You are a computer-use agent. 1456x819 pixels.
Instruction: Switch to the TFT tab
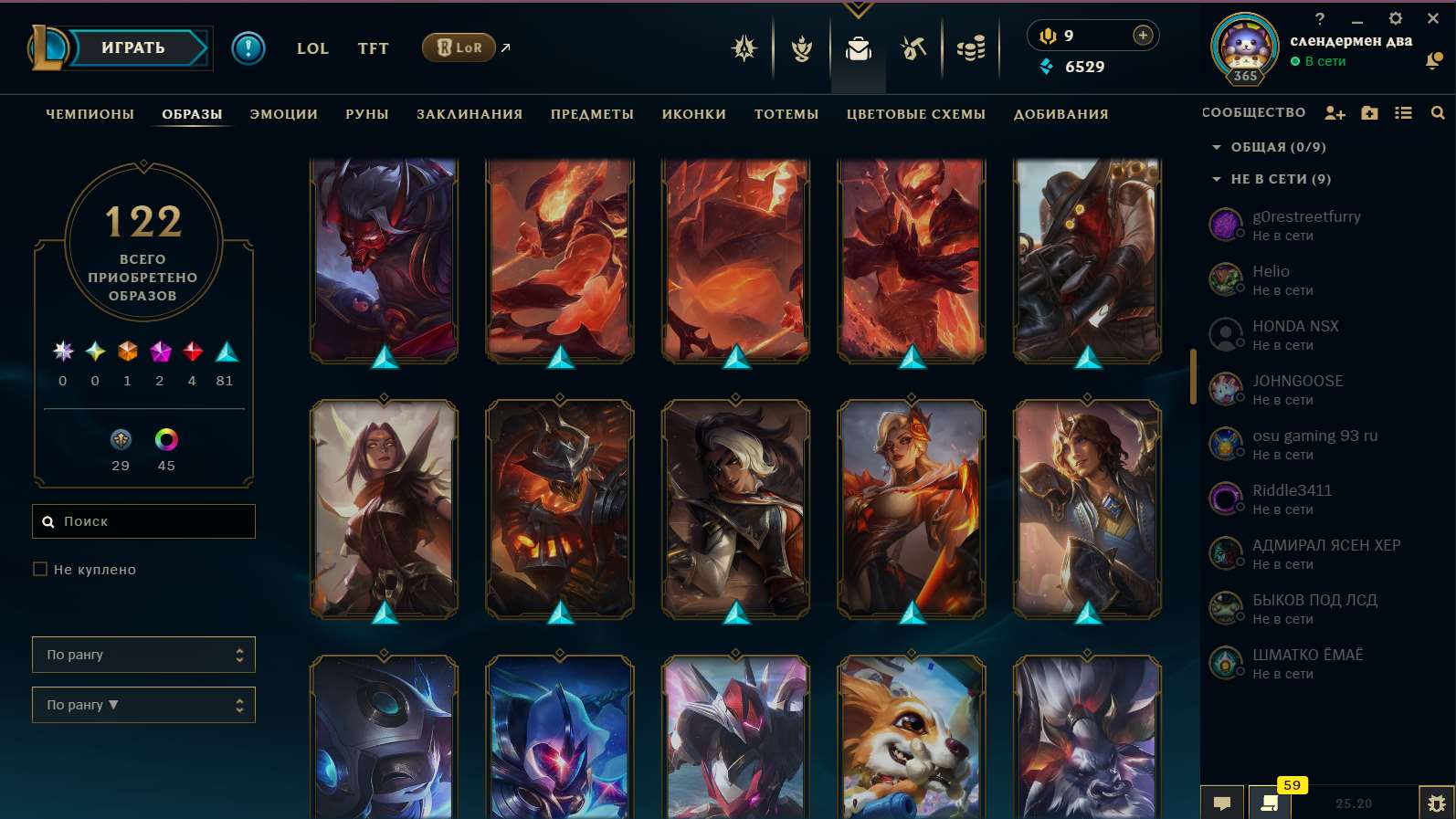[x=373, y=48]
